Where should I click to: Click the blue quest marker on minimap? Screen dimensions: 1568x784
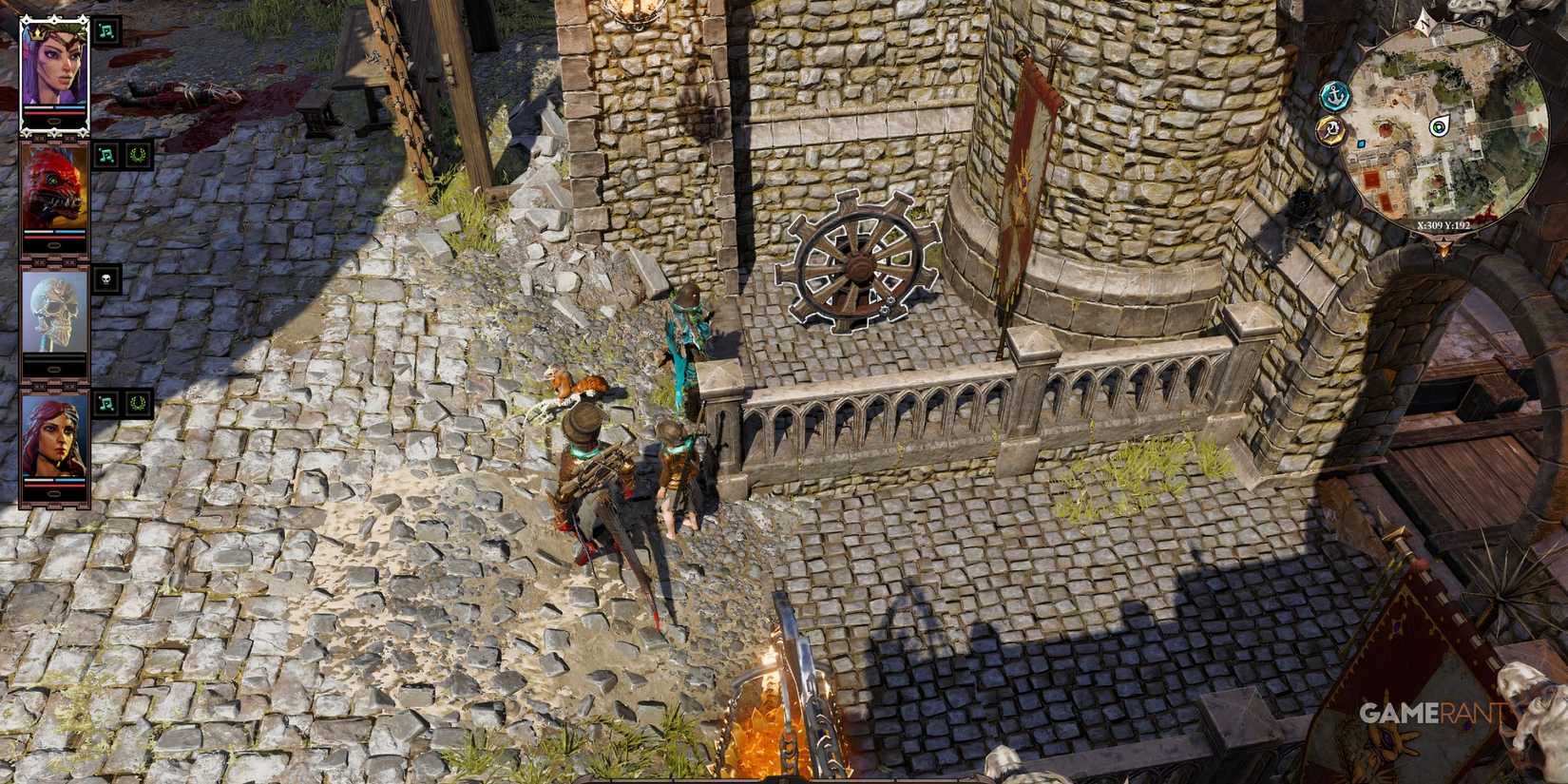pyautogui.click(x=1361, y=143)
